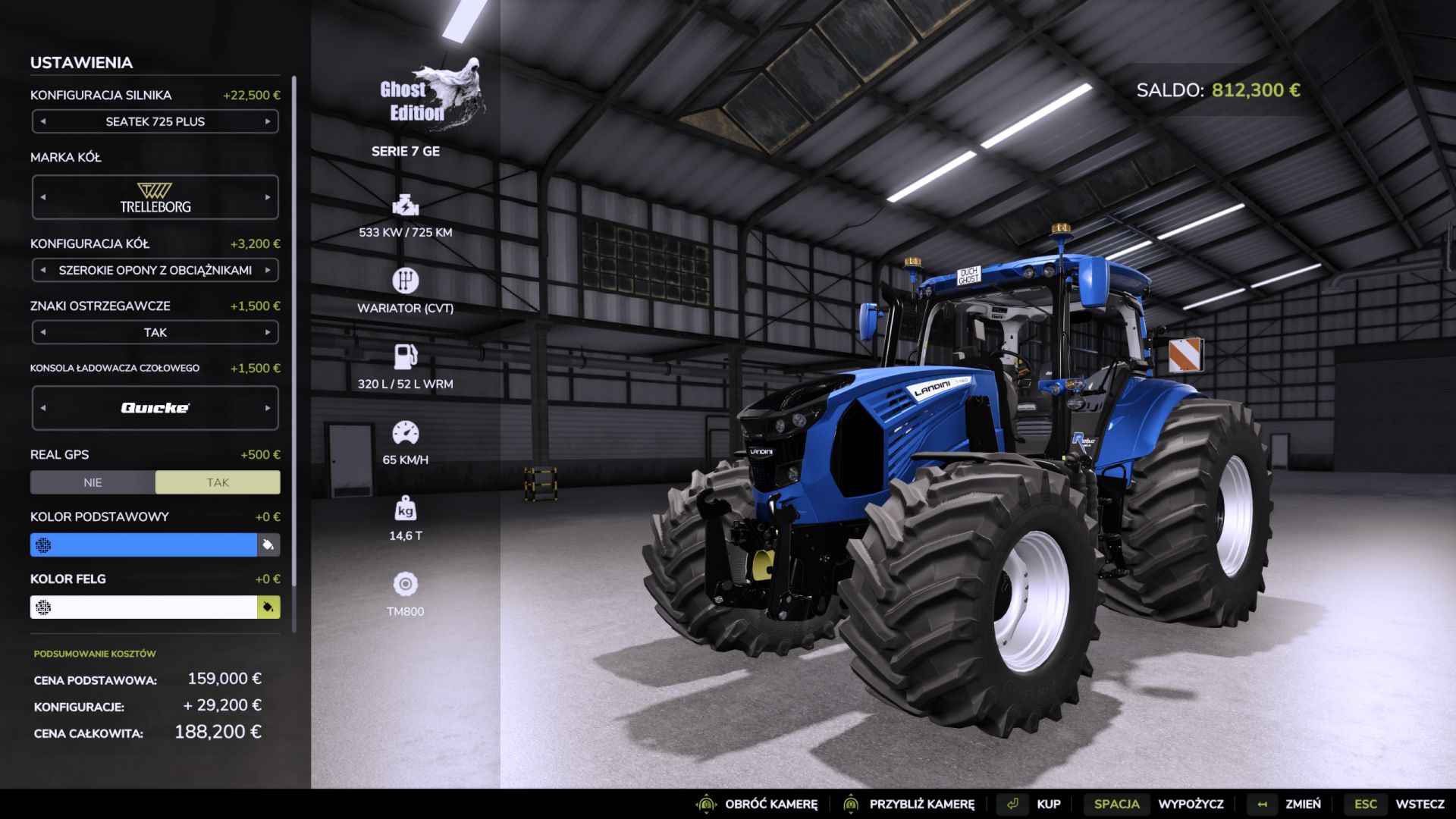The image size is (1456, 819).
Task: Click the fuel pump icon above 320 L
Action: [407, 356]
